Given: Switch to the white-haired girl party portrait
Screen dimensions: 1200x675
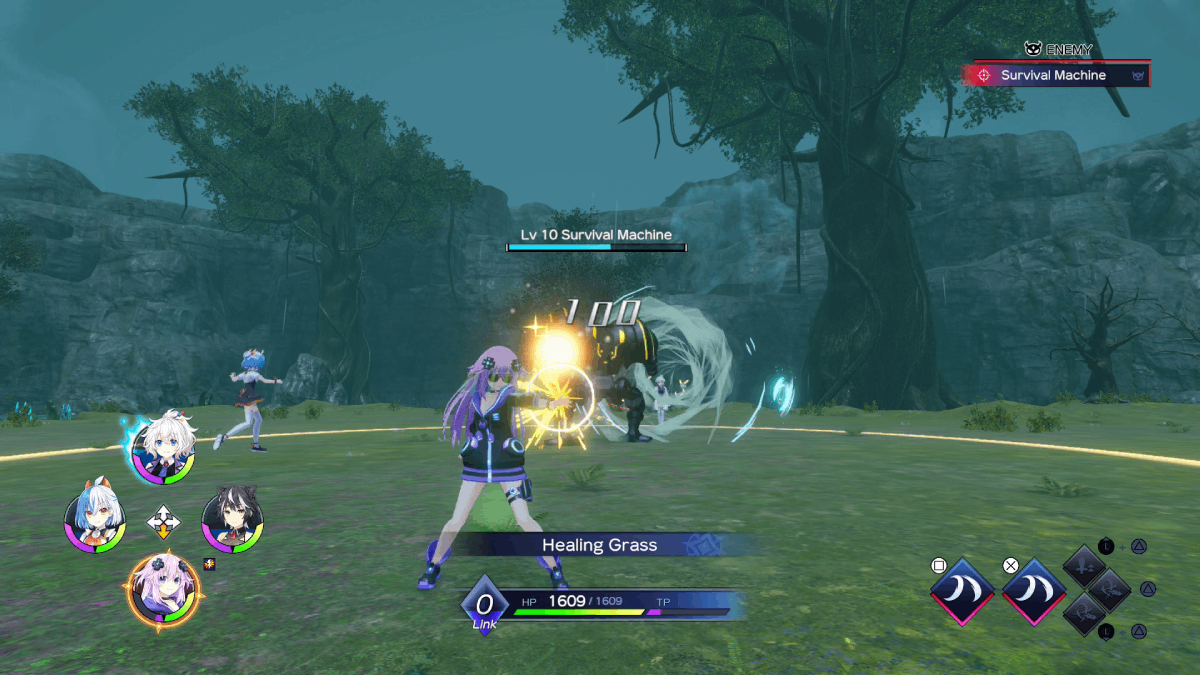Looking at the screenshot, I should 164,449.
